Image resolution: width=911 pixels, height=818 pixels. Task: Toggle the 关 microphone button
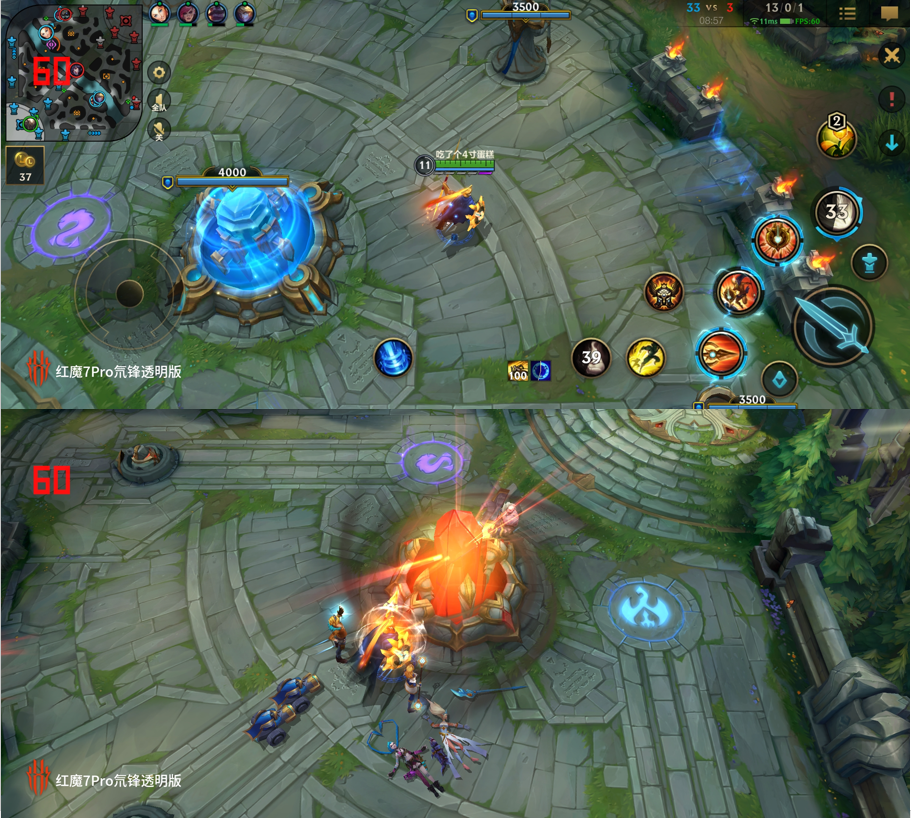coord(159,130)
